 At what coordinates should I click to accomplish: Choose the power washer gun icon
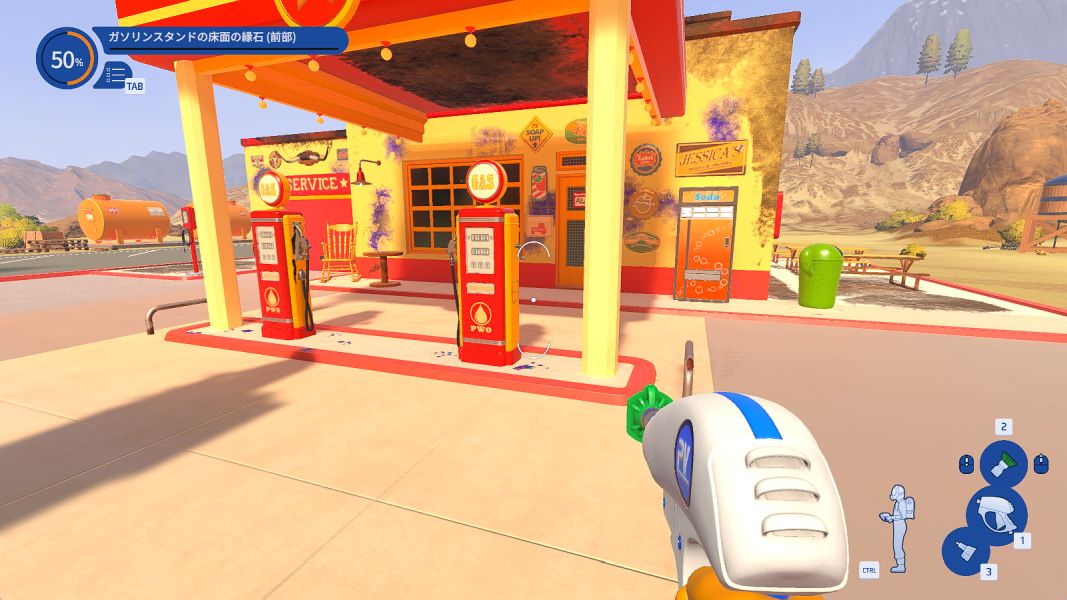coord(995,514)
